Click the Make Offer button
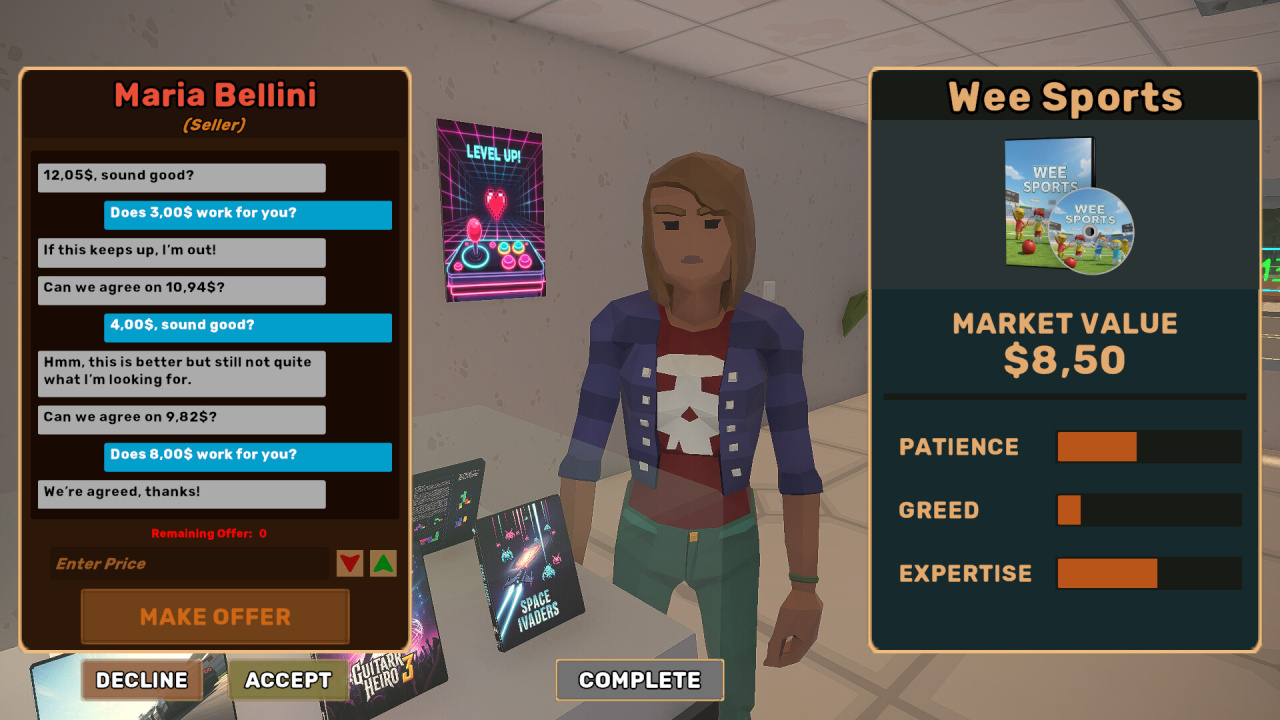Screen dimensions: 1280x720 tap(215, 616)
